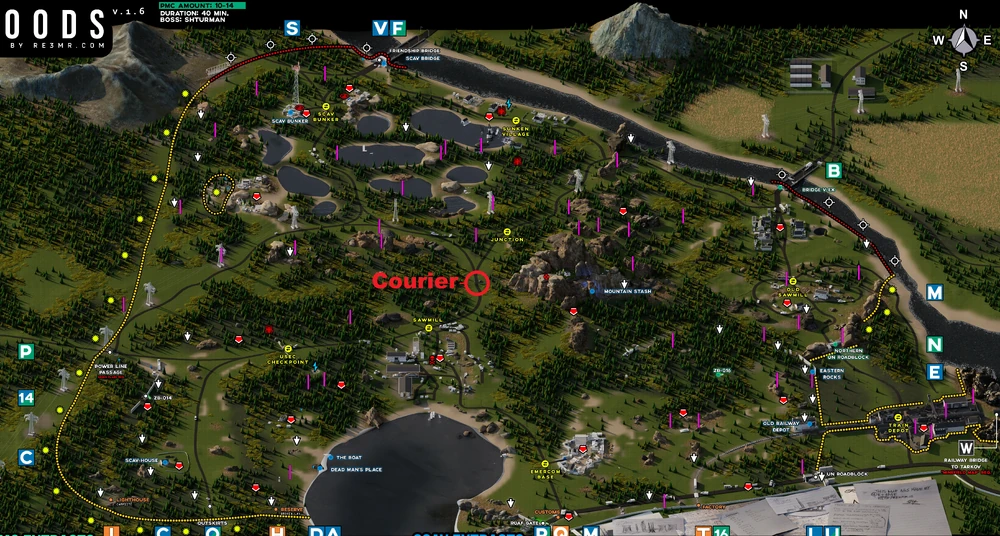Click the compass rose

click(964, 40)
